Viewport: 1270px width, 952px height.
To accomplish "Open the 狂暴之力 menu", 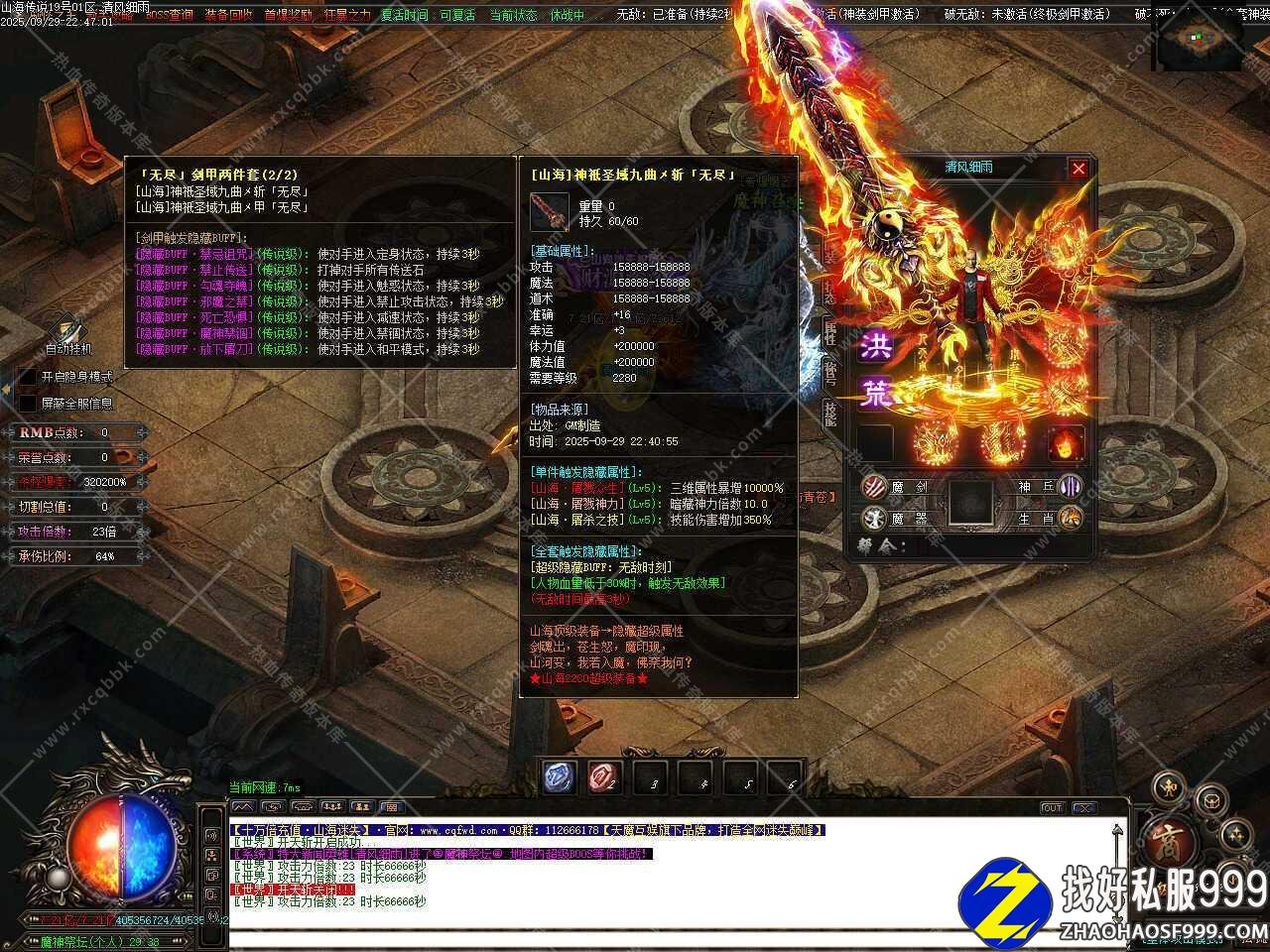I will (347, 15).
